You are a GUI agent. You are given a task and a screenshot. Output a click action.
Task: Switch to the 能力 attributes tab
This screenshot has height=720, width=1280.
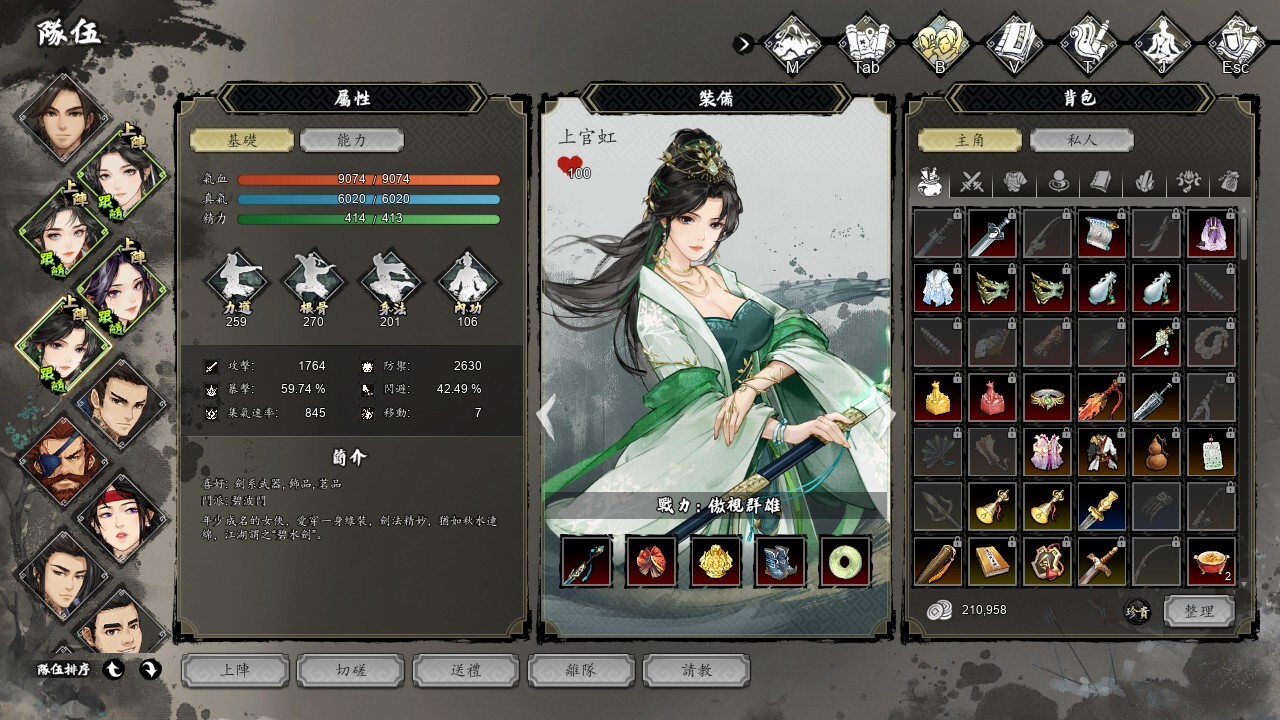351,140
